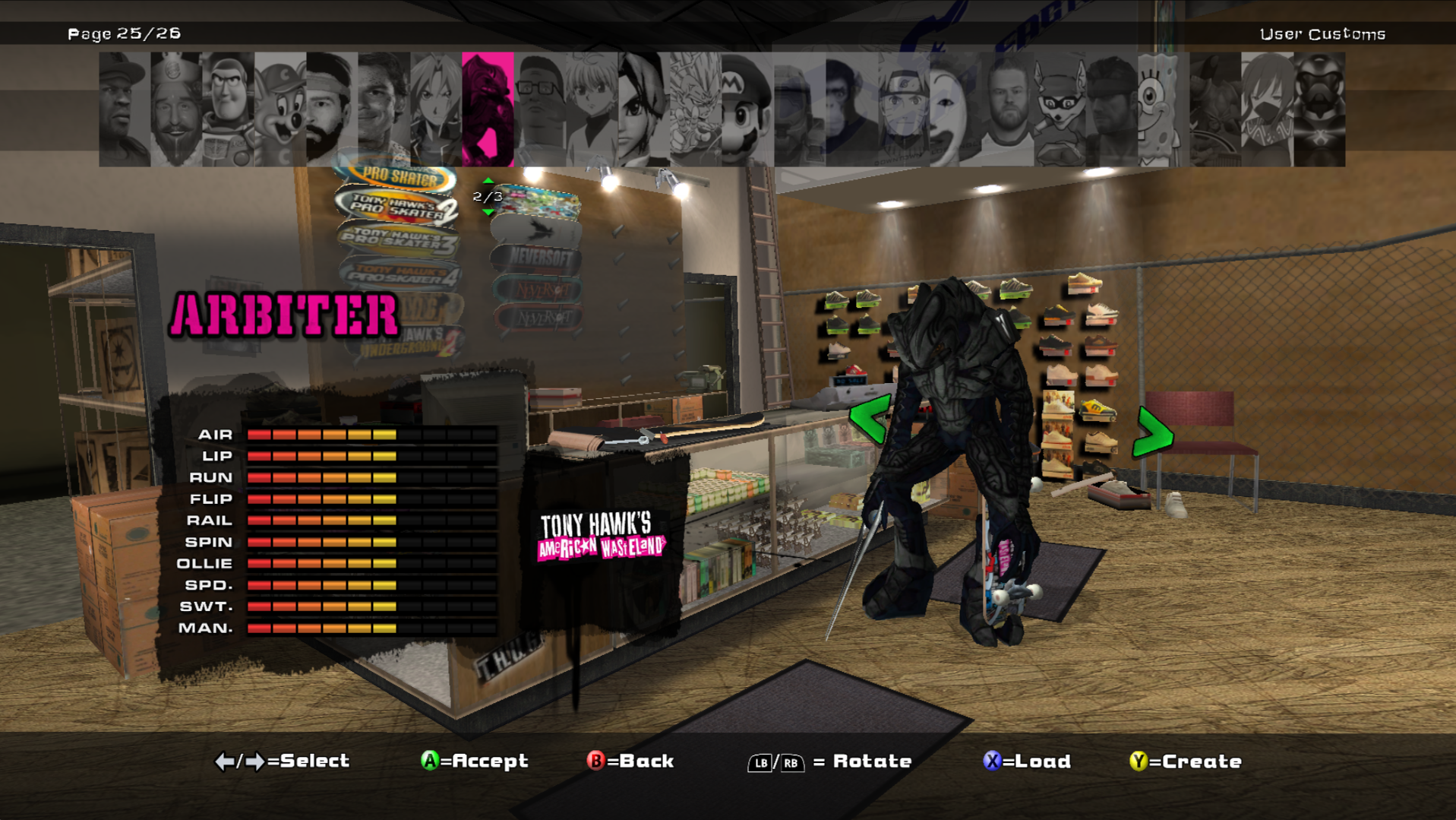Viewport: 1456px width, 820px height.
Task: Choose the Ronald McDonald clown portrait
Action: tap(955, 109)
